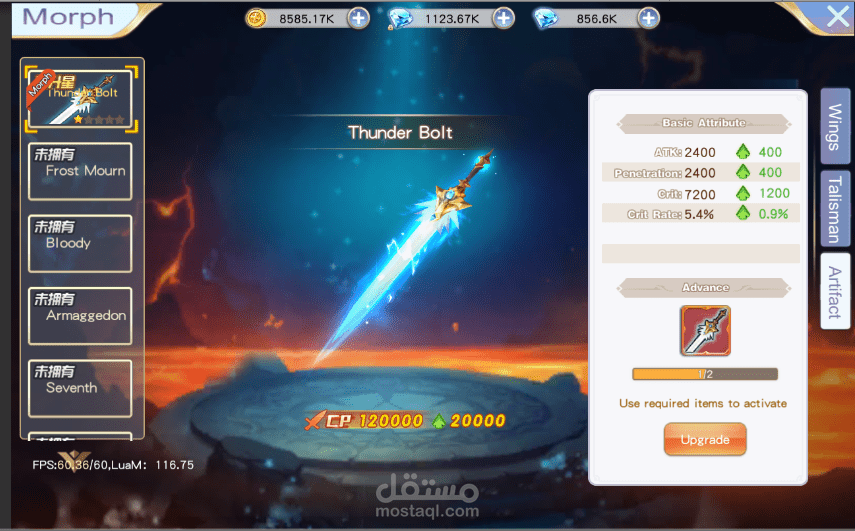Add gold coins with the plus button
Image resolution: width=855 pixels, height=531 pixels.
point(359,18)
